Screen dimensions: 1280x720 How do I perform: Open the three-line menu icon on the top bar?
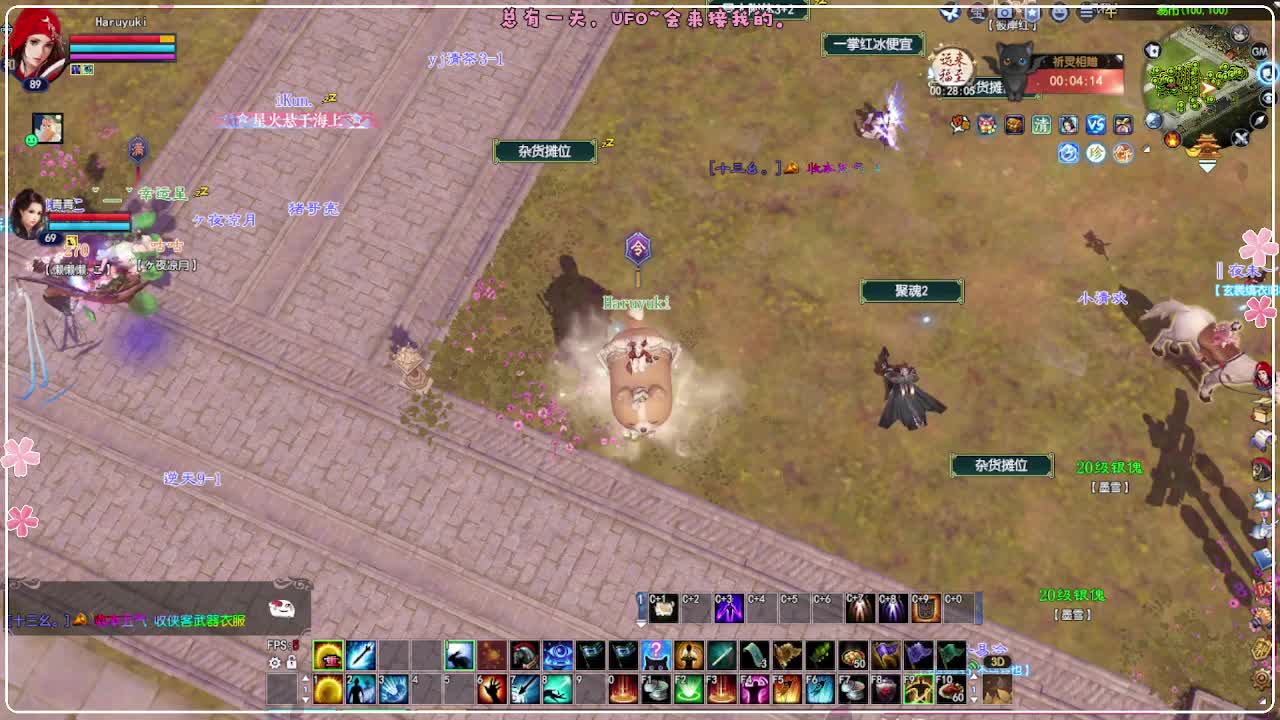click(x=1085, y=12)
